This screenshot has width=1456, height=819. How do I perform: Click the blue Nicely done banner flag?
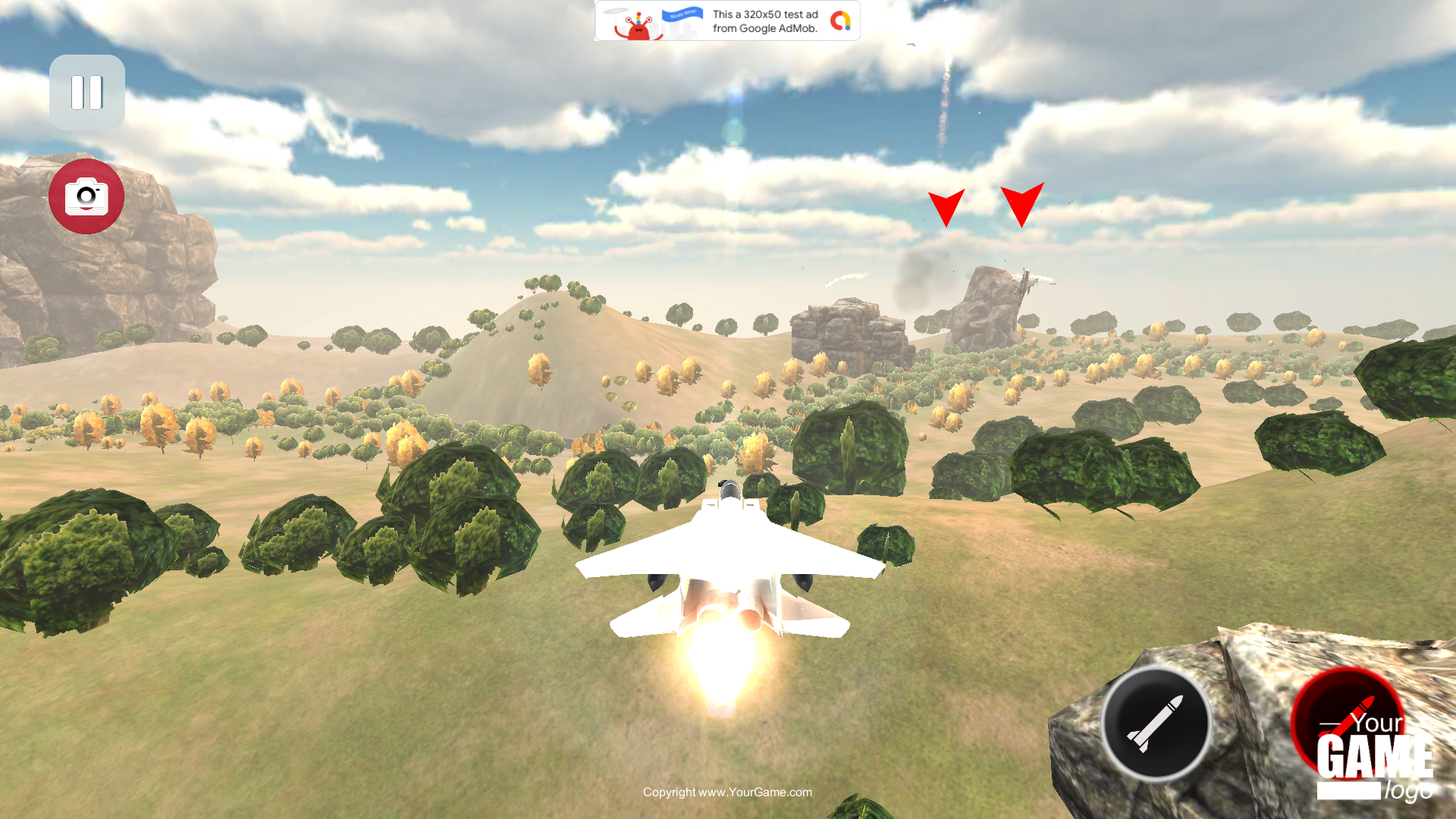pyautogui.click(x=682, y=15)
